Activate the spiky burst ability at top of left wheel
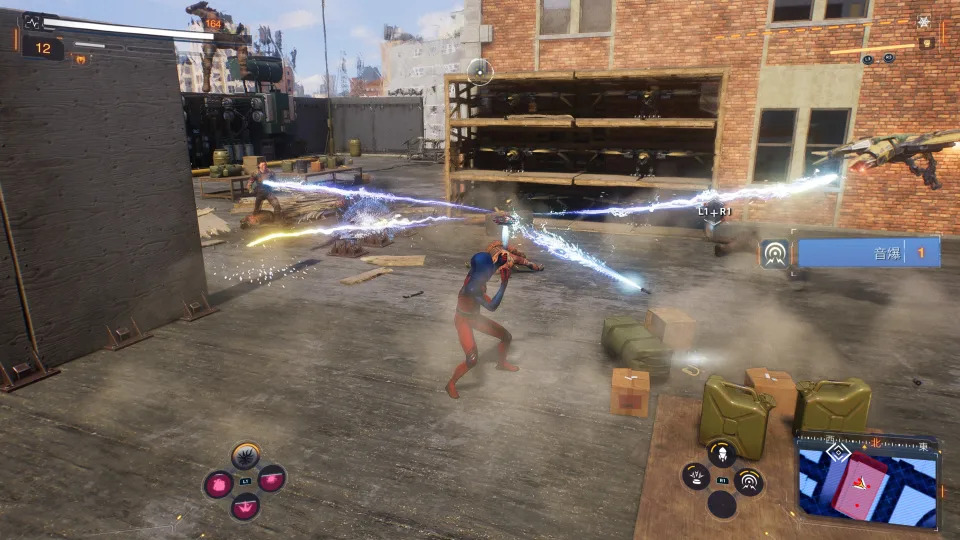This screenshot has height=540, width=960. (x=245, y=458)
